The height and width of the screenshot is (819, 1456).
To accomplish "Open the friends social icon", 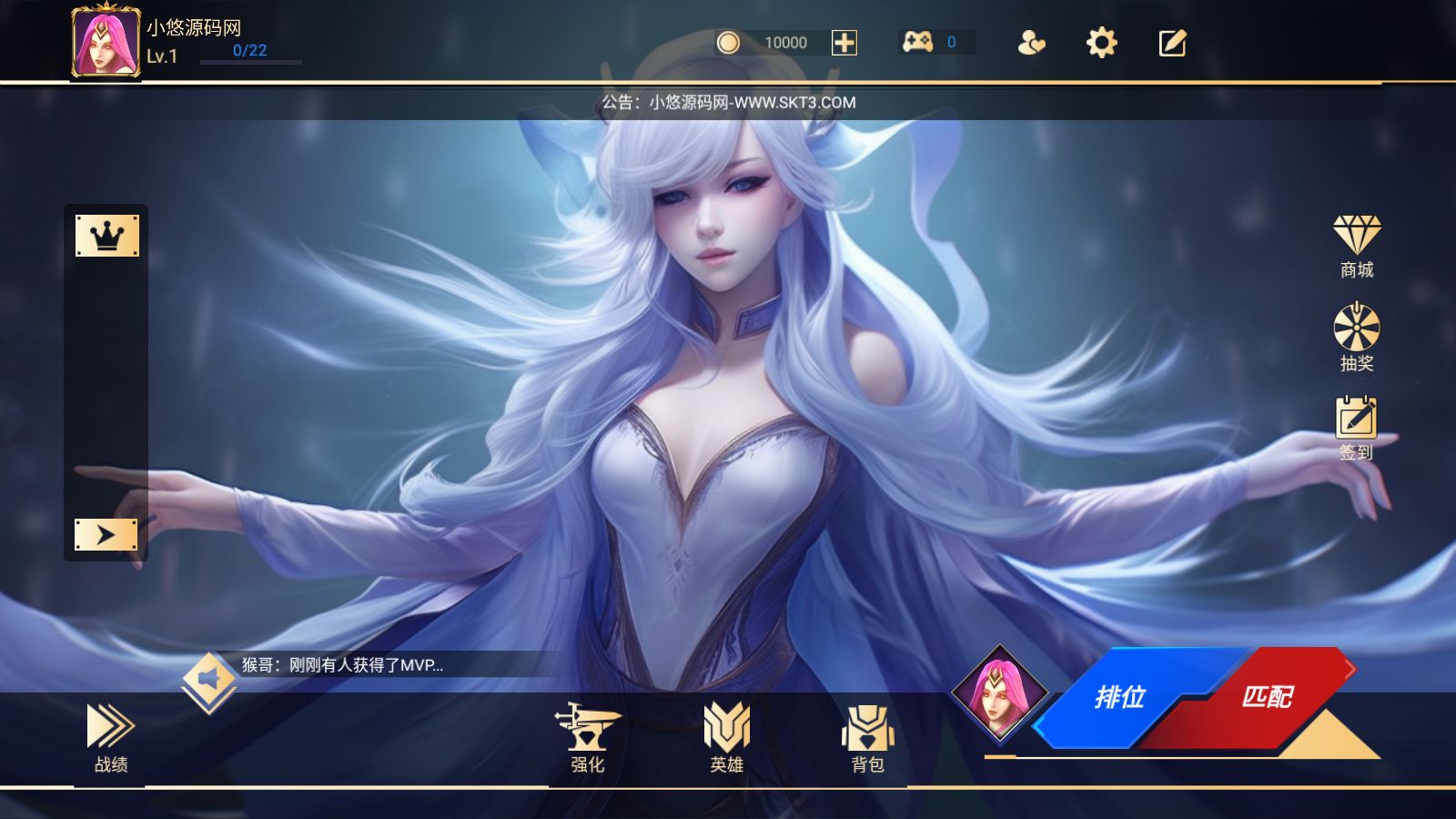I will [x=1032, y=42].
